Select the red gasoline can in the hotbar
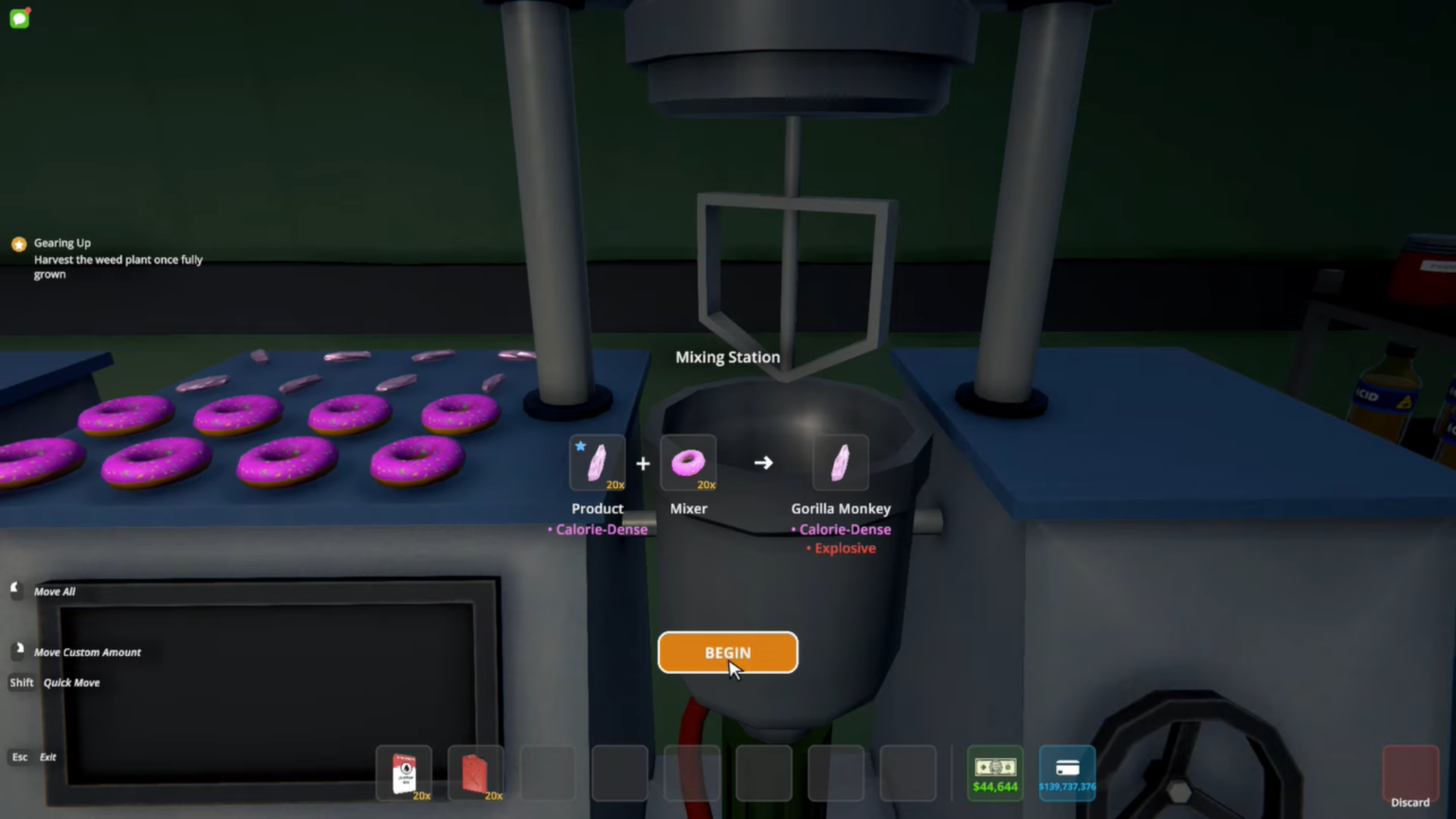The image size is (1456, 819). tap(475, 773)
